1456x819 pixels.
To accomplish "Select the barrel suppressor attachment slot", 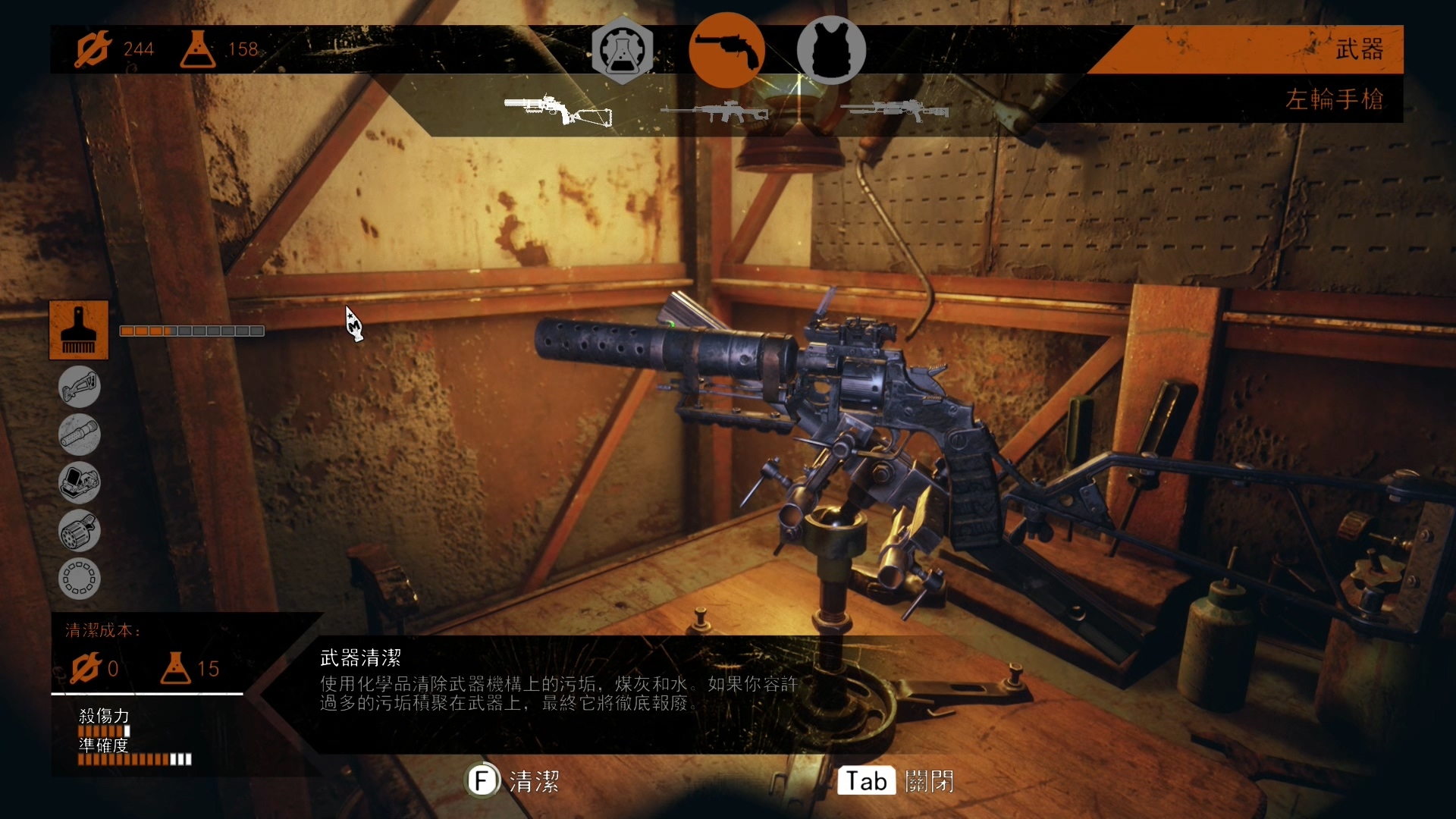I will (x=79, y=435).
